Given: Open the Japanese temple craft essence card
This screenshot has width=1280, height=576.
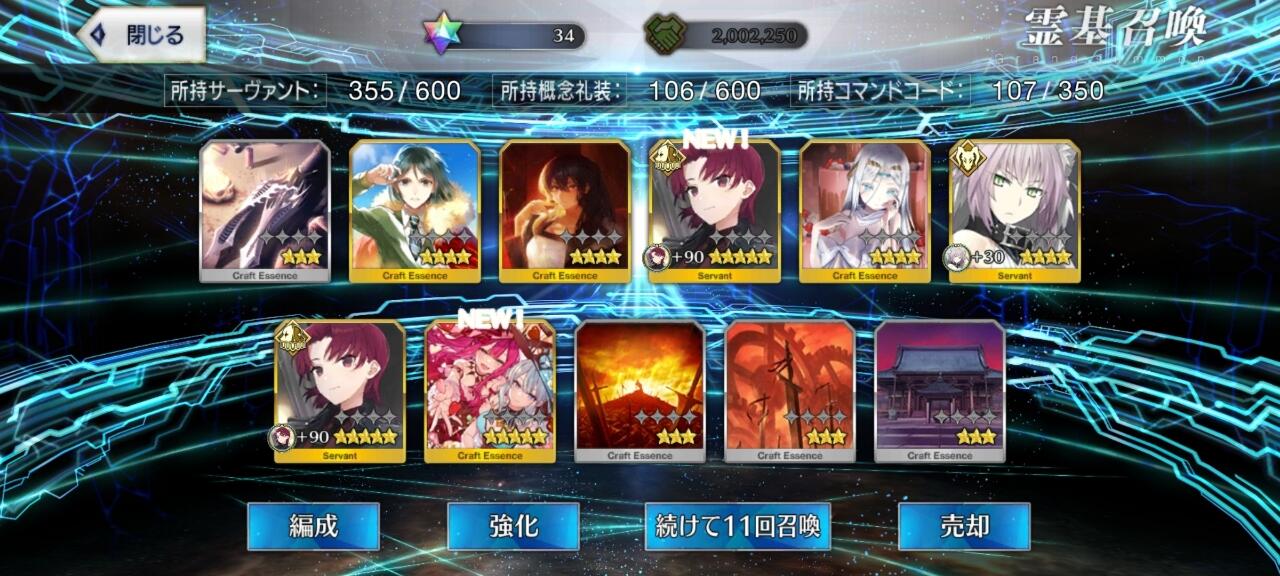Looking at the screenshot, I should point(940,391).
